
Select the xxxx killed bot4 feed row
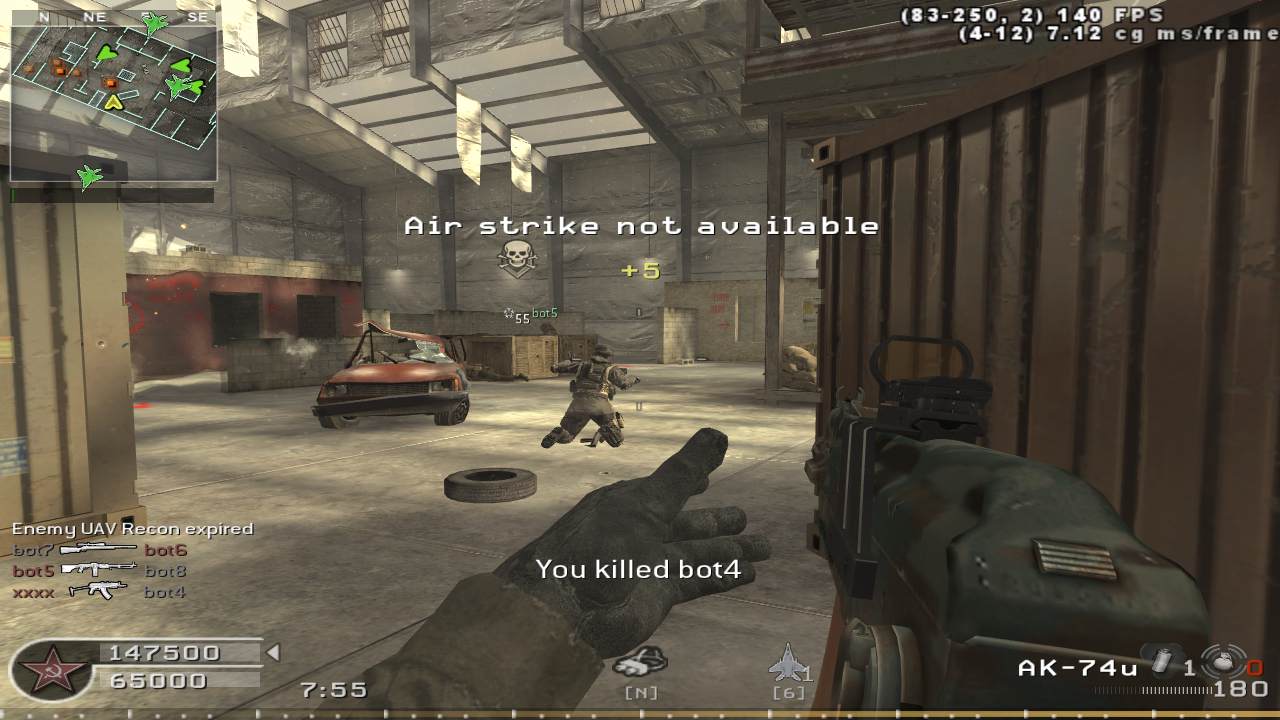tap(99, 592)
